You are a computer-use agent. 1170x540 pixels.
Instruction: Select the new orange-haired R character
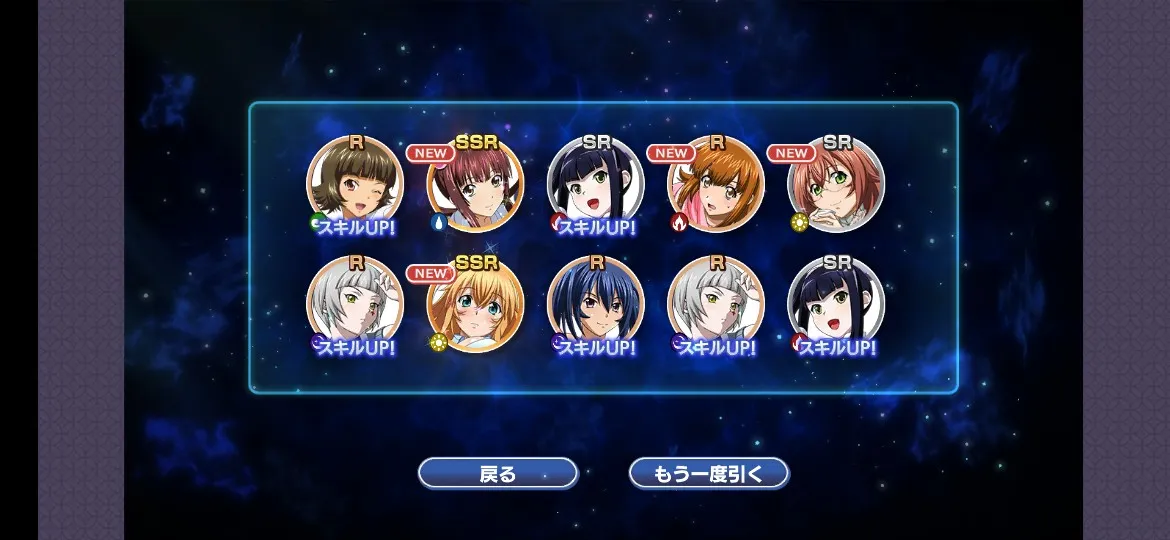(x=716, y=185)
